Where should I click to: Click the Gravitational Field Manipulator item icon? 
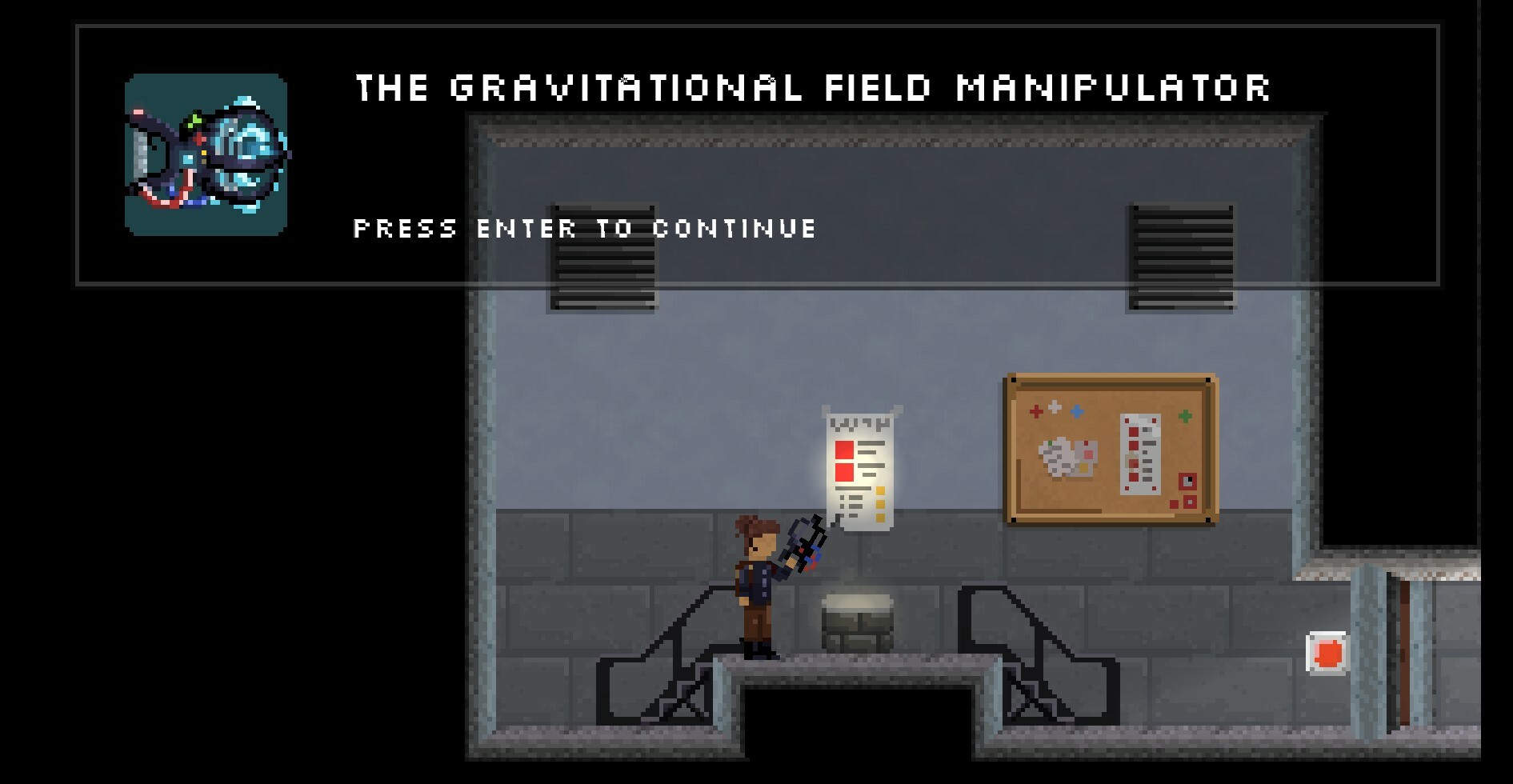point(206,154)
